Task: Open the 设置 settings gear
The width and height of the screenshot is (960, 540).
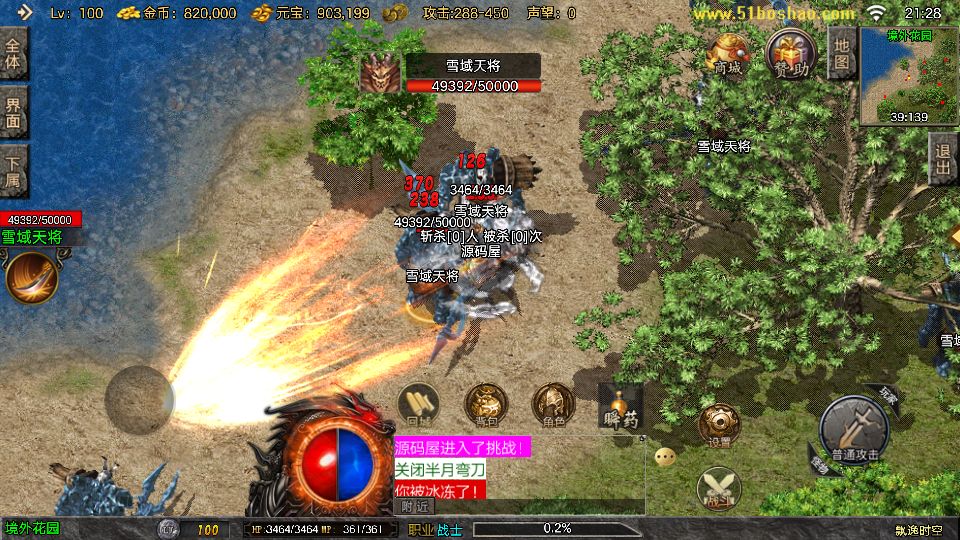Action: click(720, 425)
